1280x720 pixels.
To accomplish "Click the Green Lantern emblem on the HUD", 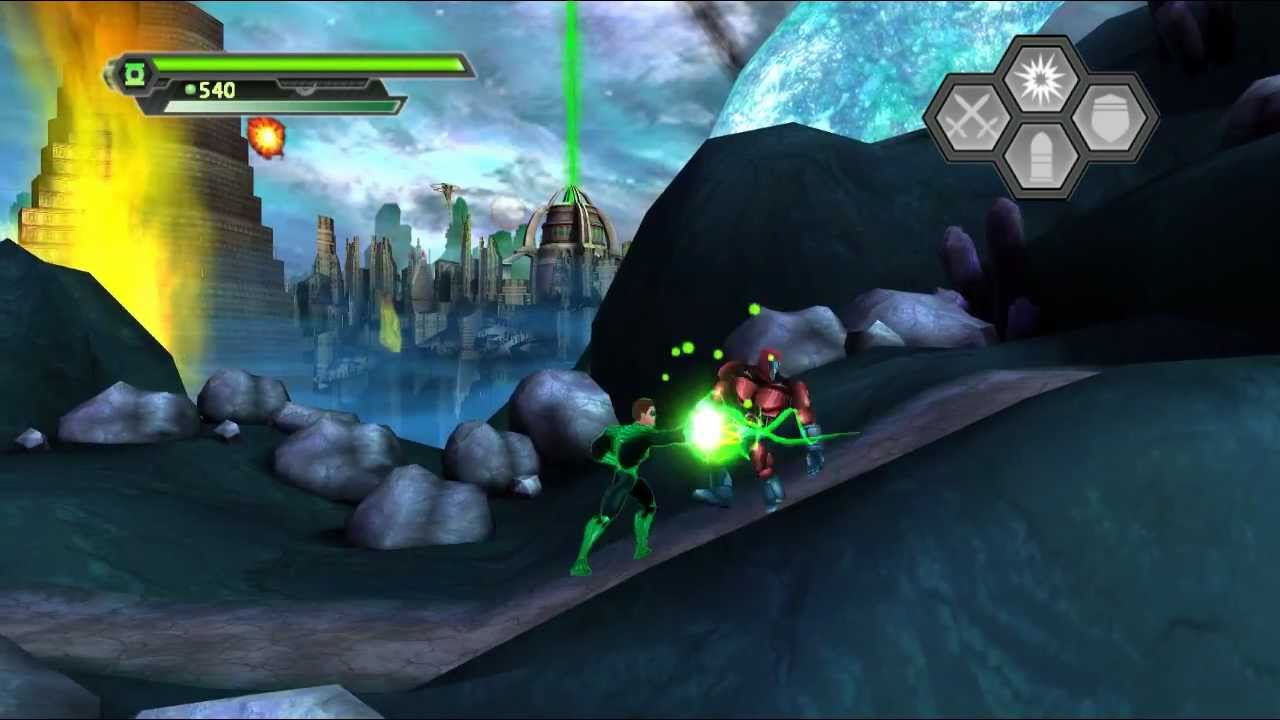I will (133, 72).
